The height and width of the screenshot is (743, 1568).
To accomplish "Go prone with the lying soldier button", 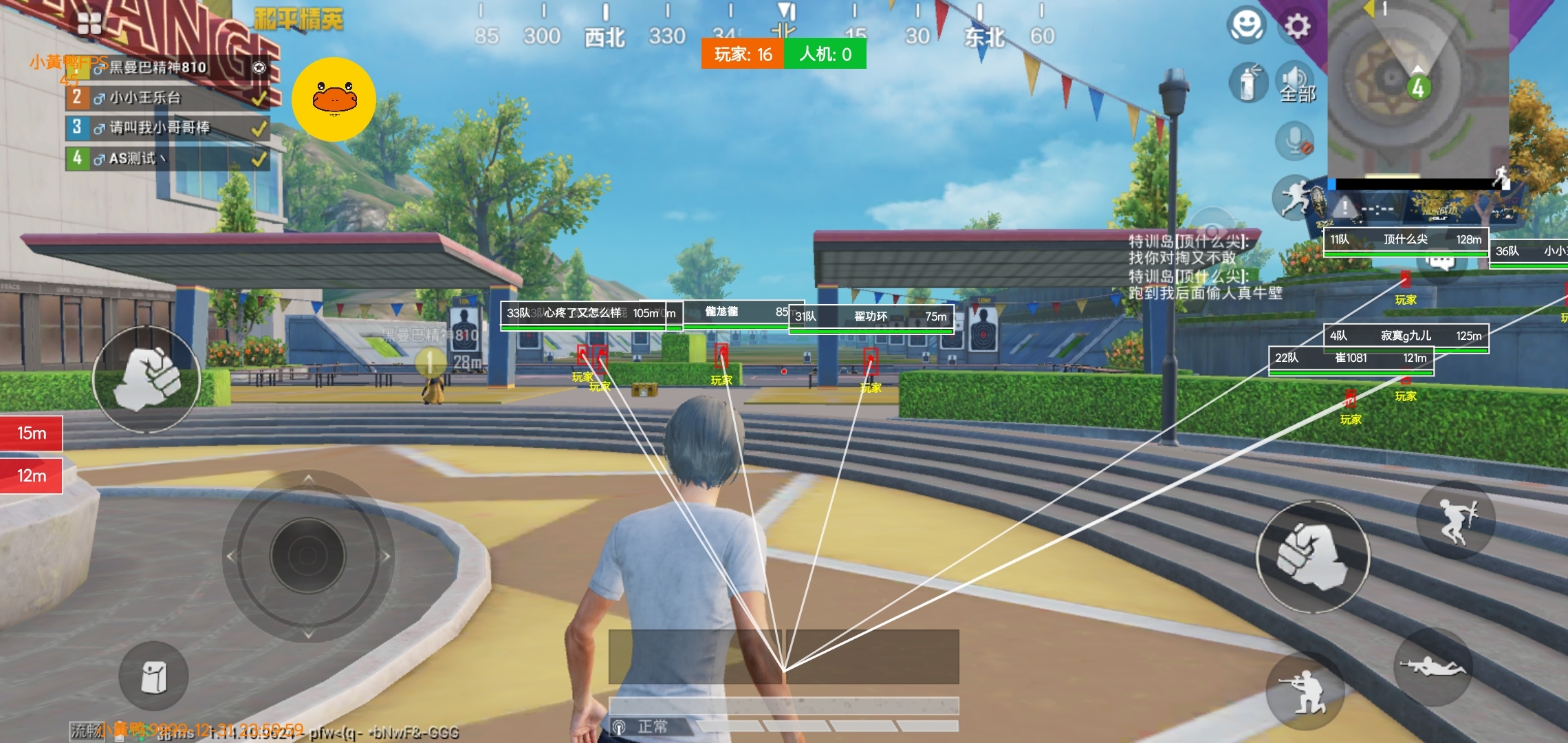I will [1433, 667].
